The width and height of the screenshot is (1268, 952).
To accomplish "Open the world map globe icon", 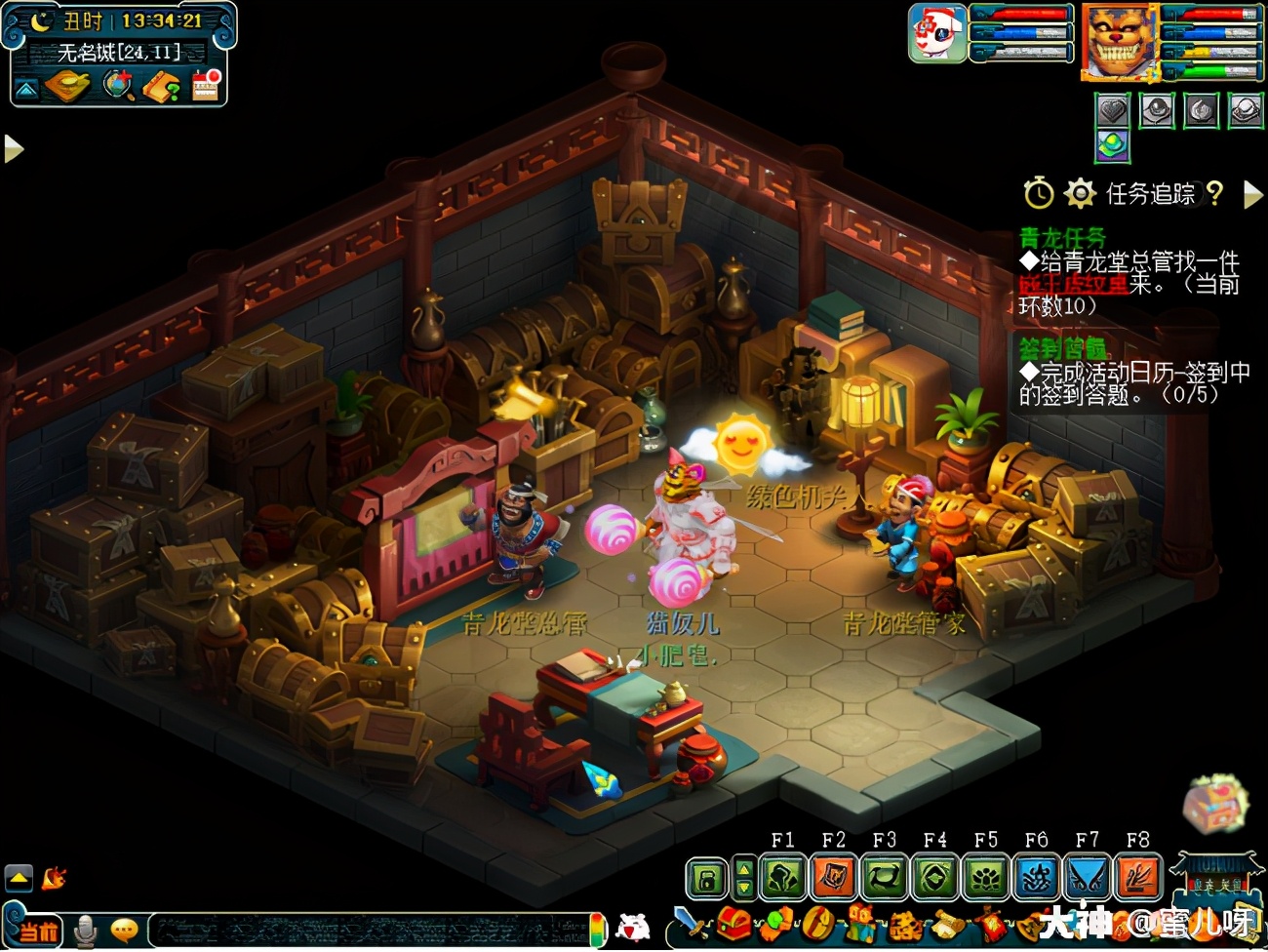I will click(118, 86).
